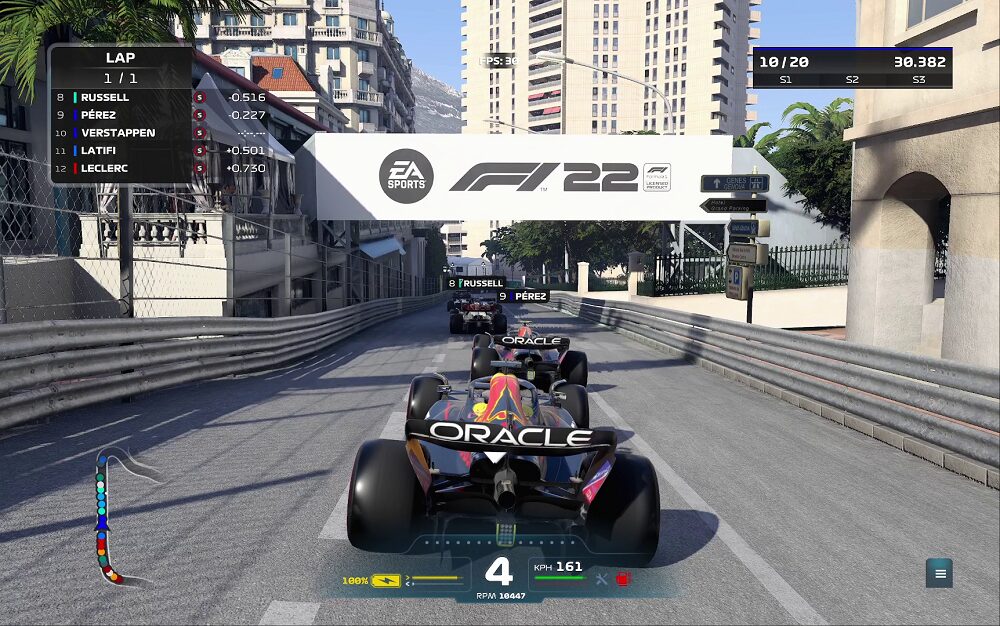Choose the Verstappen leaderboard row
Image resolution: width=1000 pixels, height=626 pixels.
point(120,133)
